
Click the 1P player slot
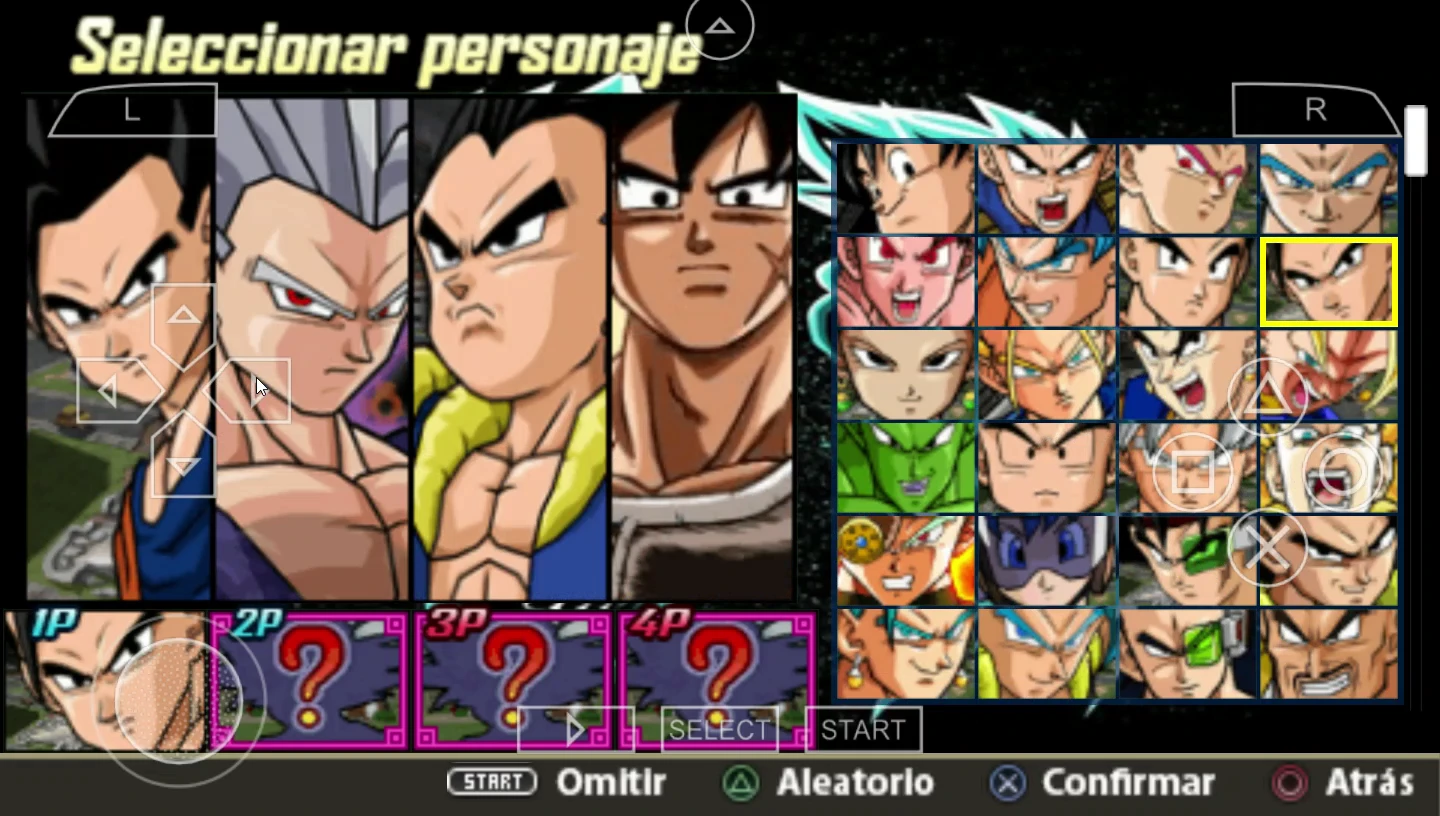pos(105,680)
